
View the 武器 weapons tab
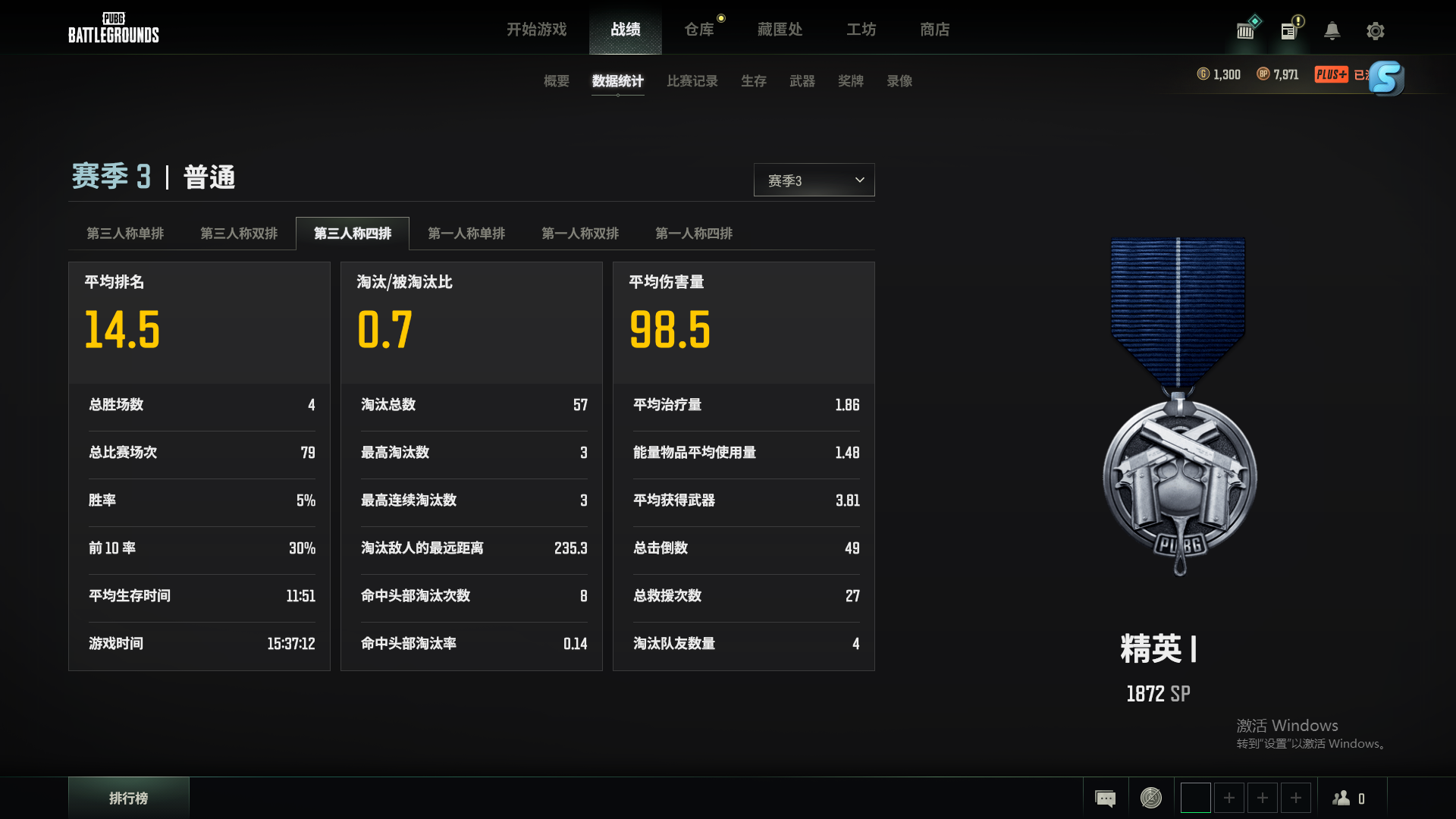click(x=802, y=81)
